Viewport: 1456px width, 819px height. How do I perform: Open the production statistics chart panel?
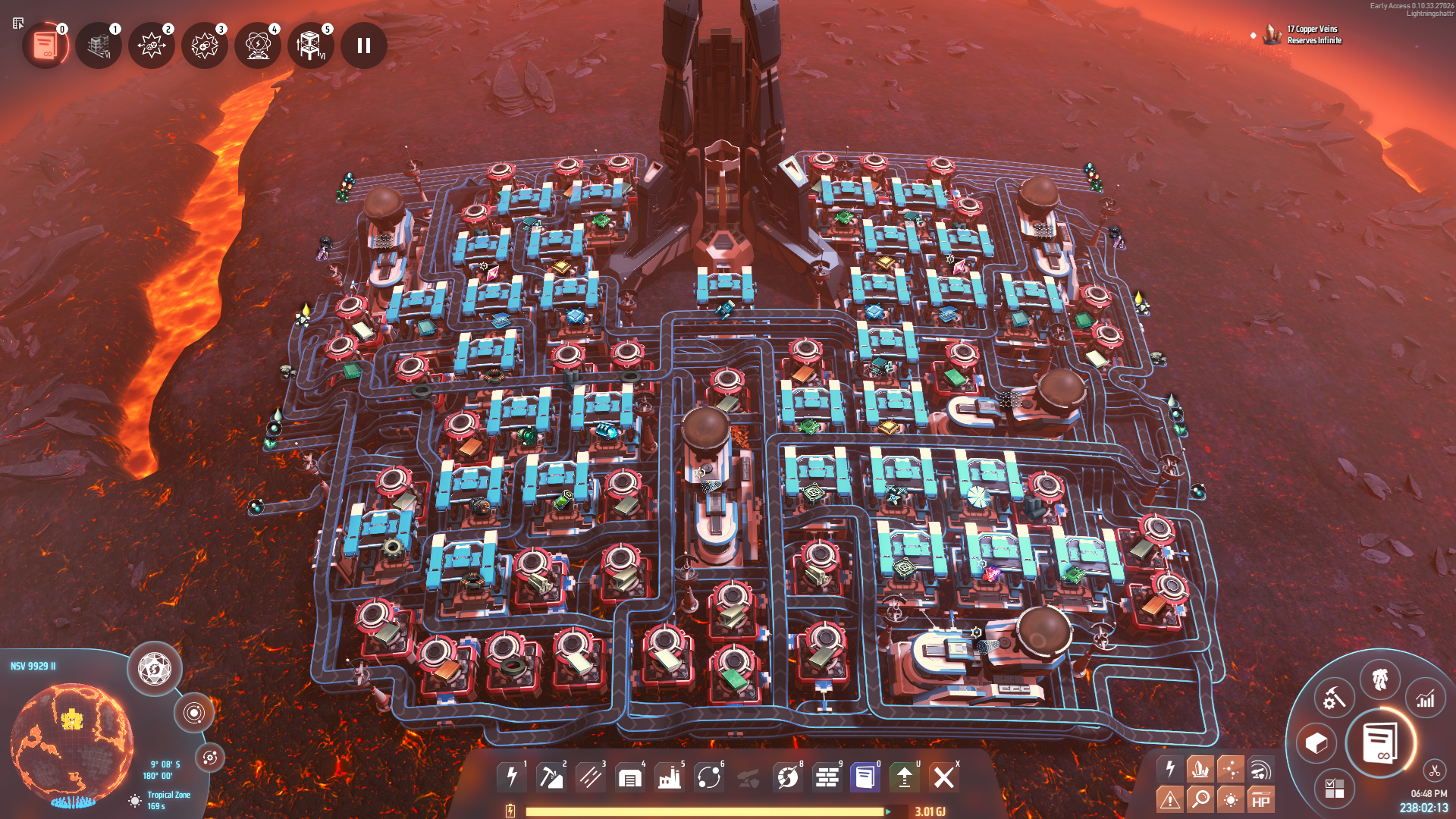point(1426,698)
